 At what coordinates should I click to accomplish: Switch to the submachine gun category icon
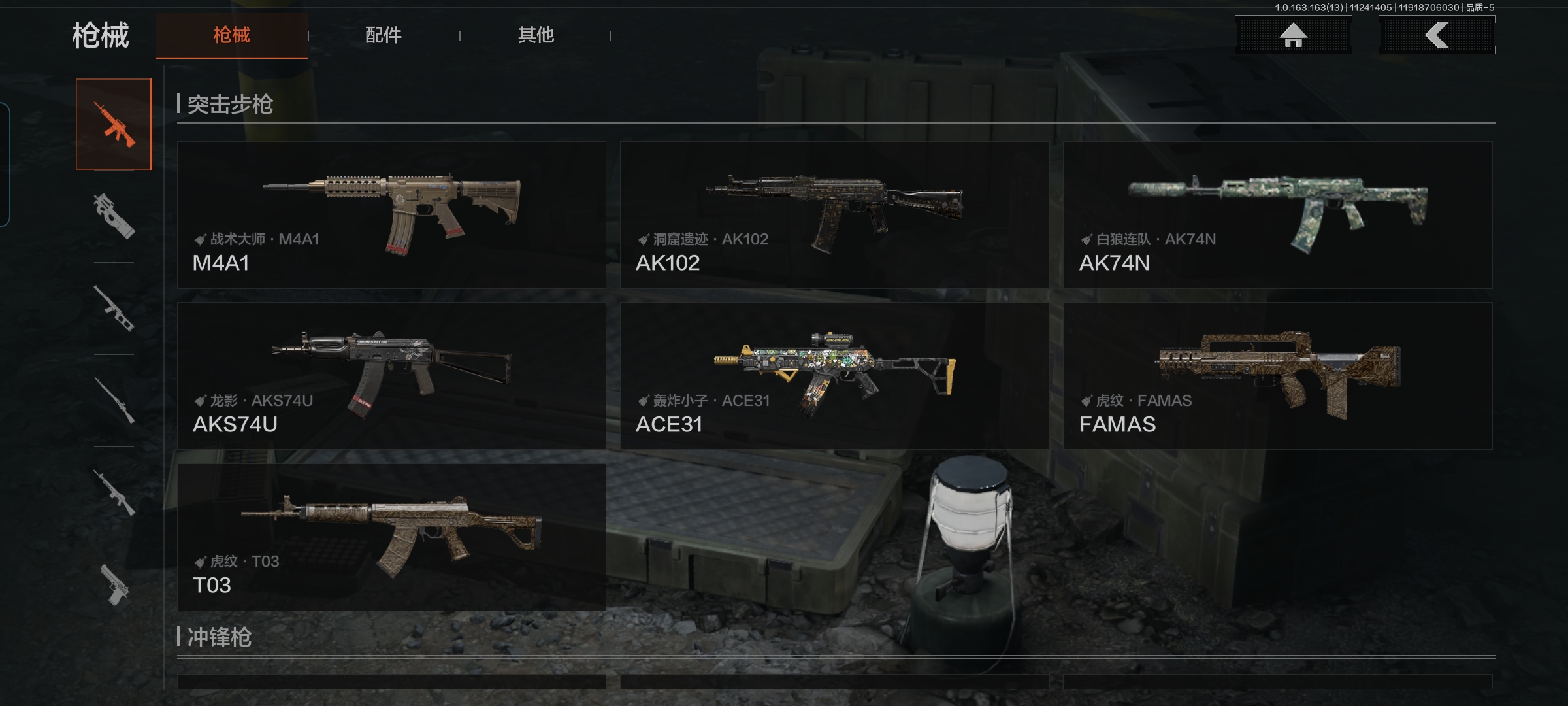click(114, 216)
